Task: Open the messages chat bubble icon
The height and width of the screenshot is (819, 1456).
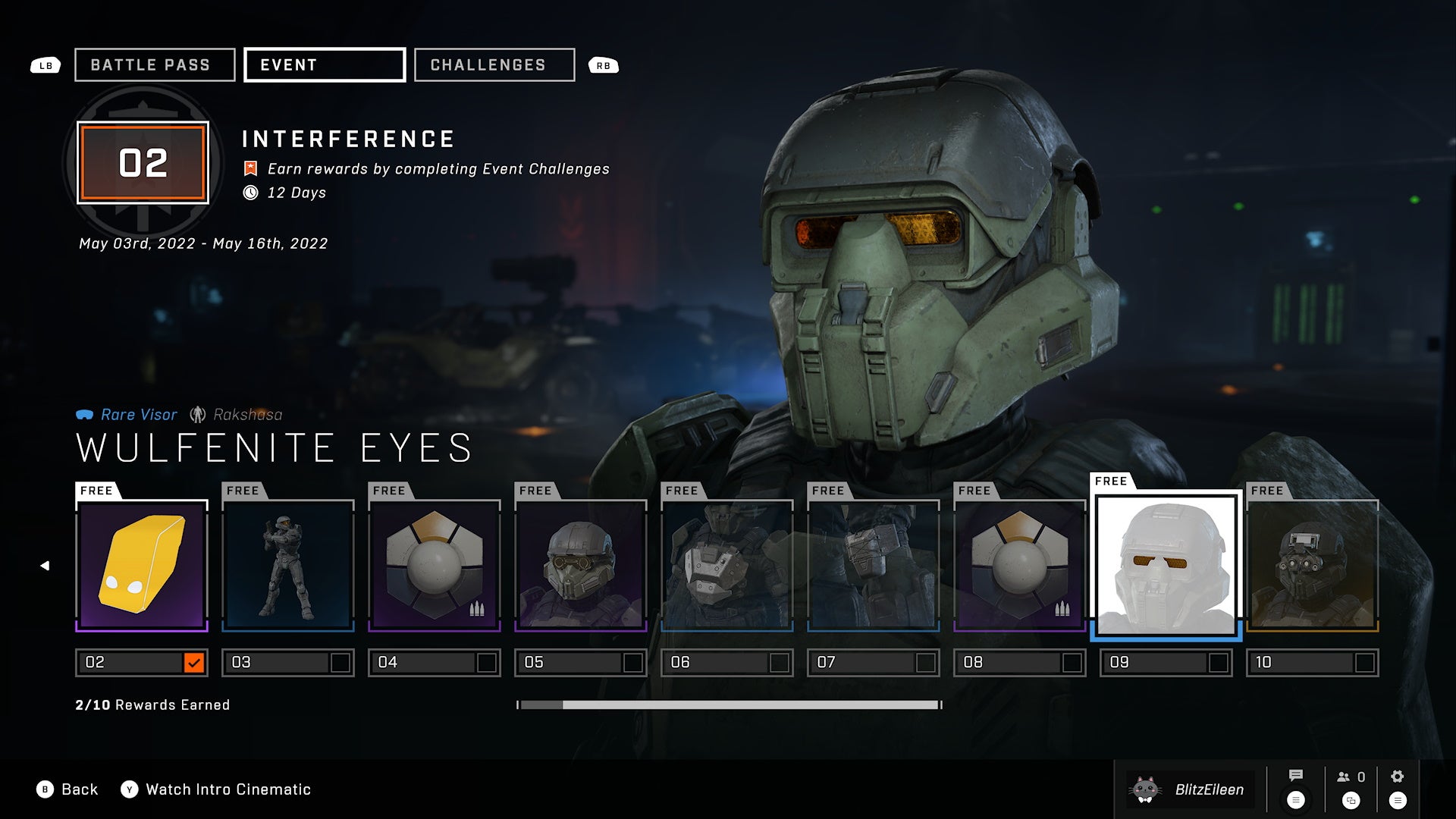Action: point(1296,776)
